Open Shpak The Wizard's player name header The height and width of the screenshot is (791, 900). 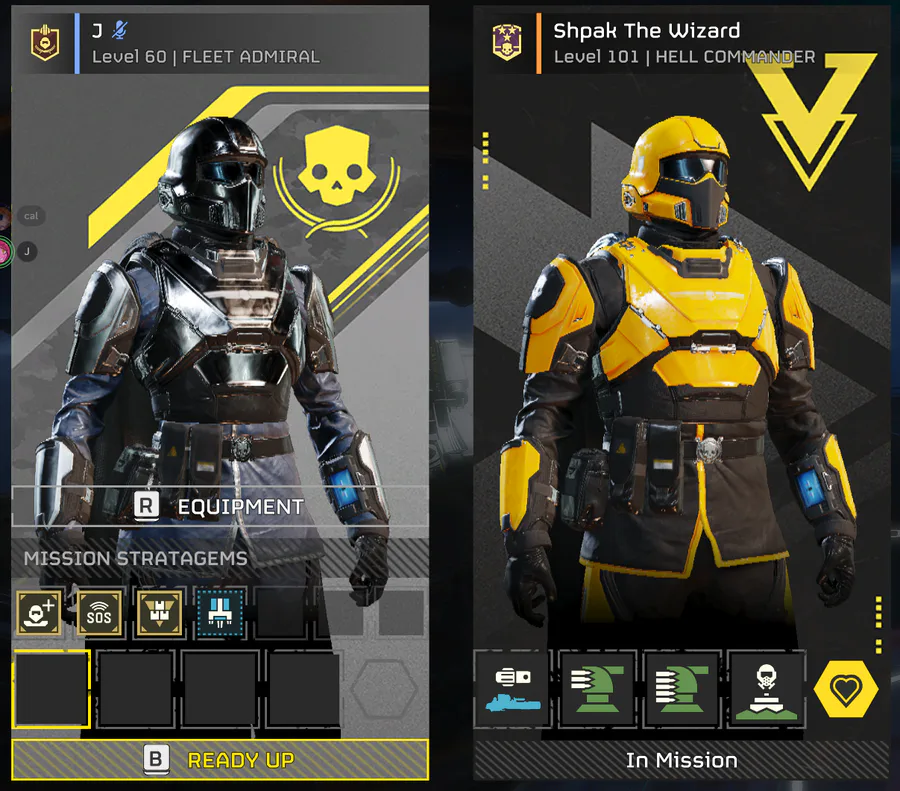click(x=647, y=31)
